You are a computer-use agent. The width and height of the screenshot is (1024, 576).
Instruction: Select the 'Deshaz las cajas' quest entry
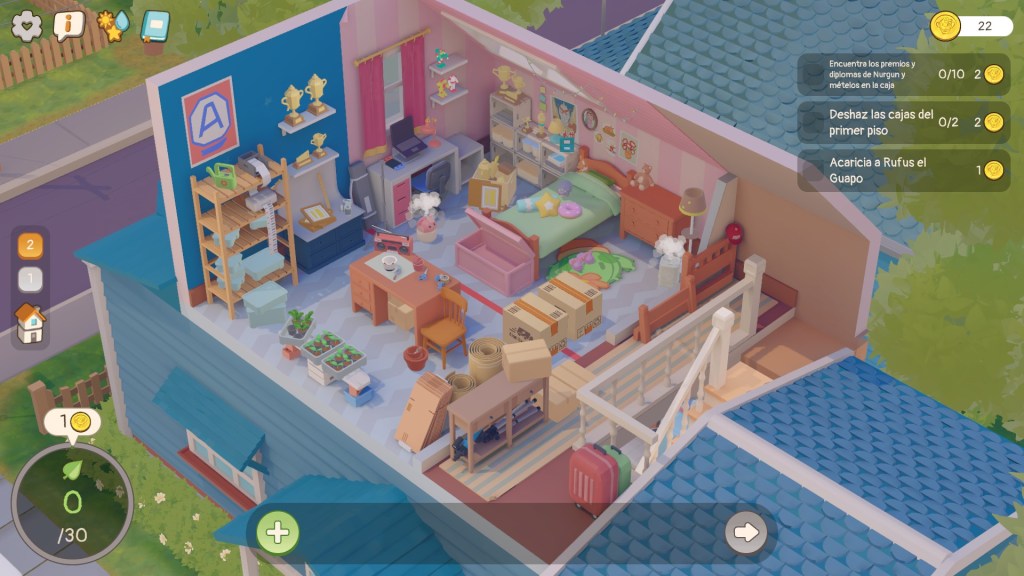click(903, 122)
